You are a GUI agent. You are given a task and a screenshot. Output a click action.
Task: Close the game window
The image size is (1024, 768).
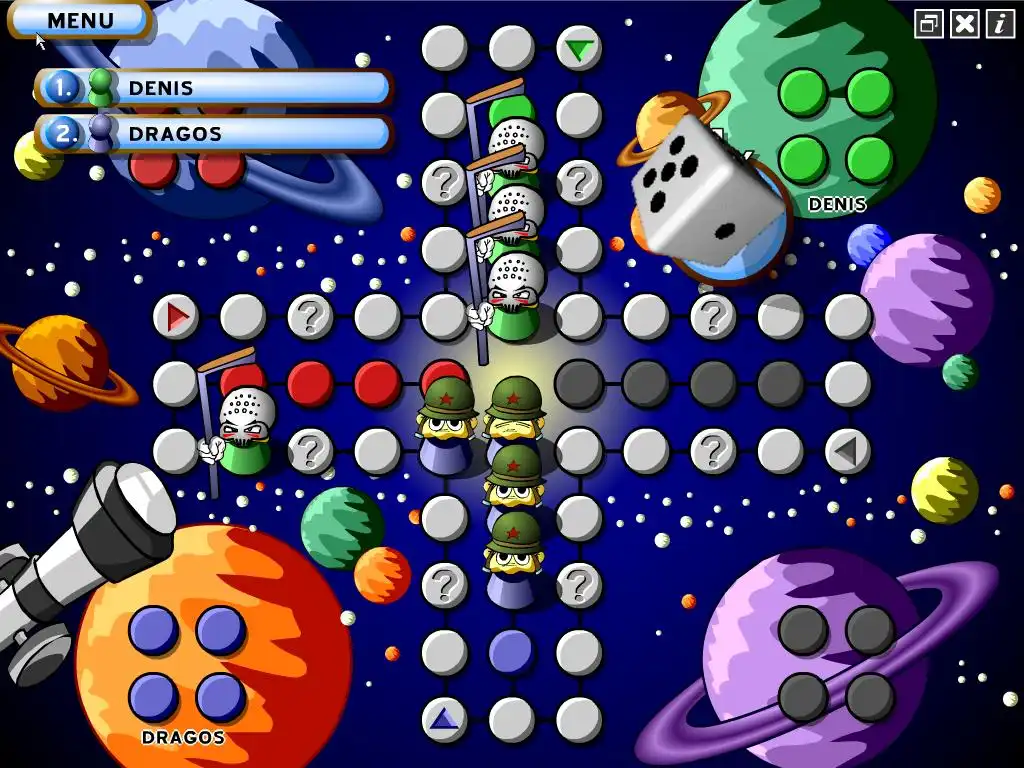click(x=964, y=24)
